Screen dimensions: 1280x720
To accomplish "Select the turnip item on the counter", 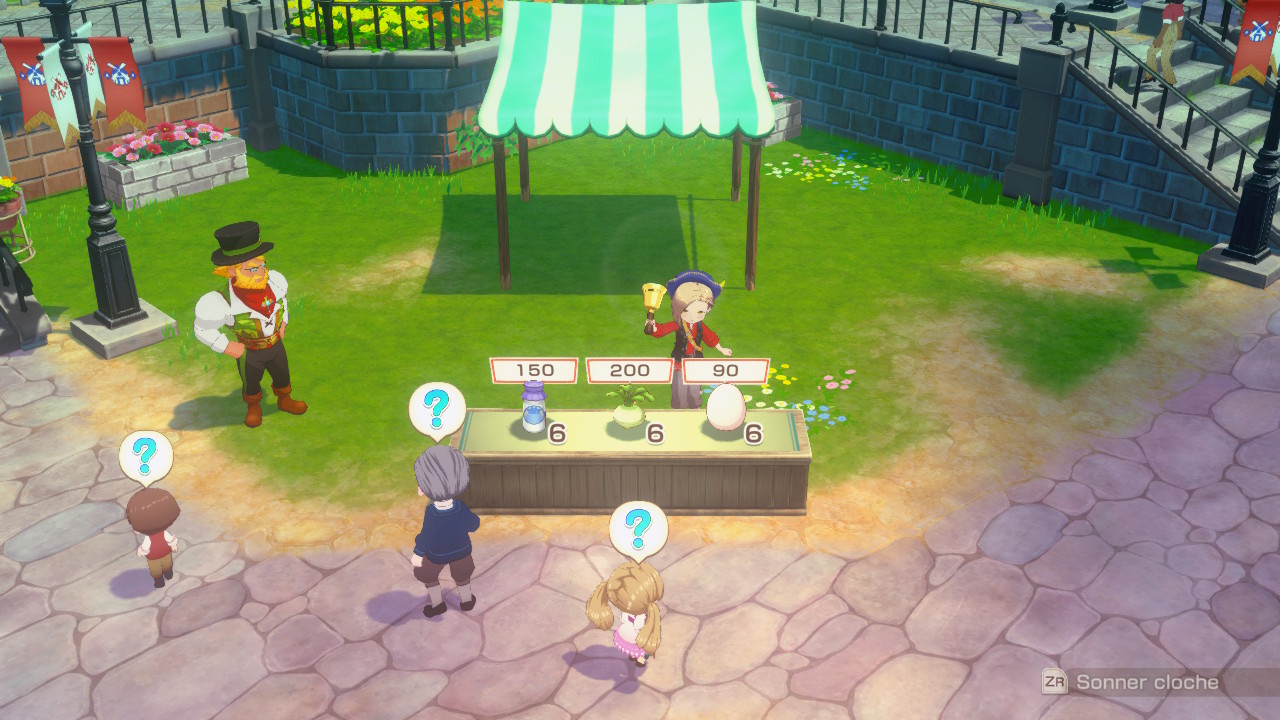I will [629, 413].
